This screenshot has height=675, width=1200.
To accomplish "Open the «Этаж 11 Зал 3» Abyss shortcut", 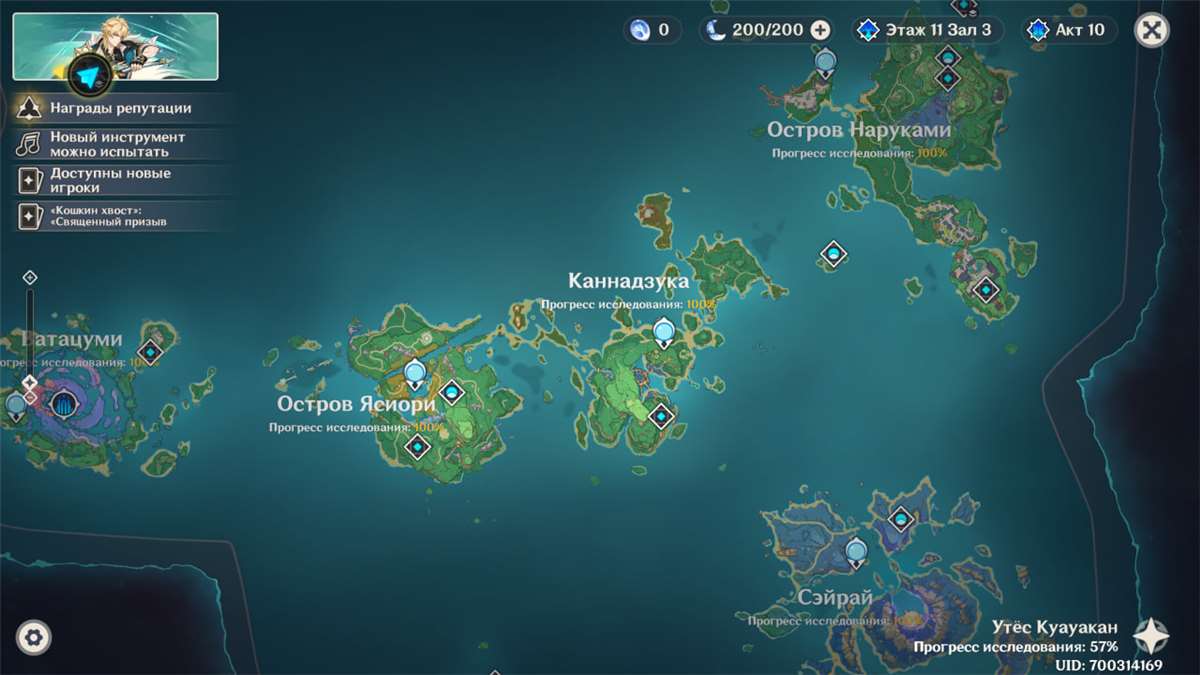I will (924, 30).
